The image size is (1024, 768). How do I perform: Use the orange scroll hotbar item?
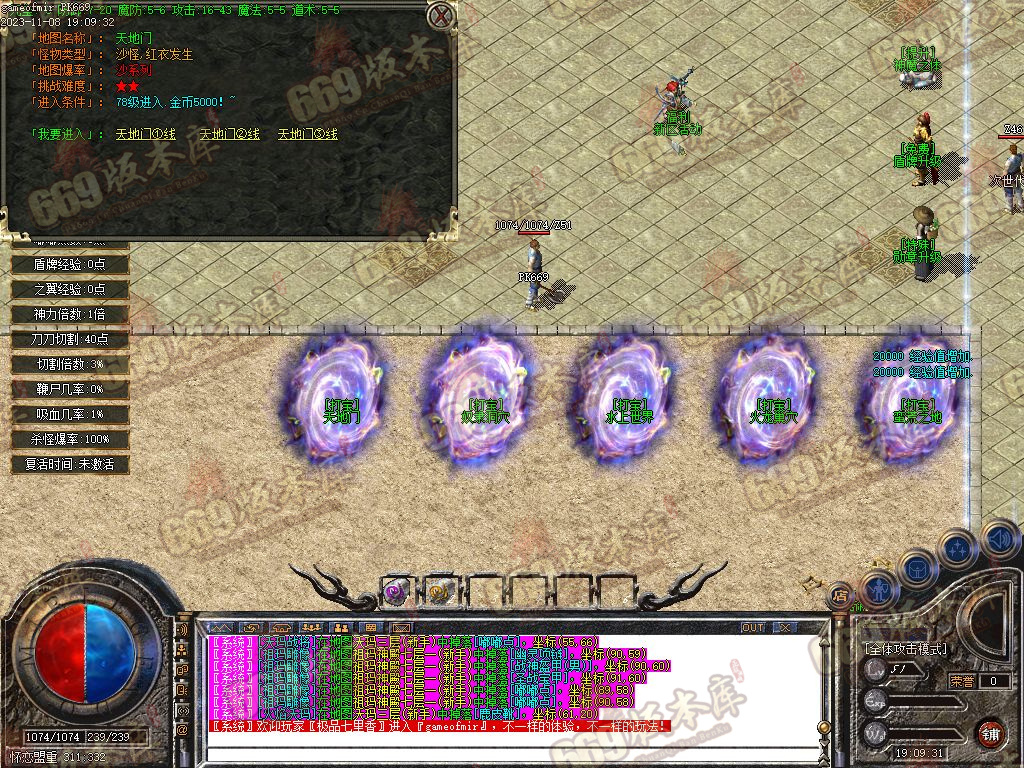439,592
